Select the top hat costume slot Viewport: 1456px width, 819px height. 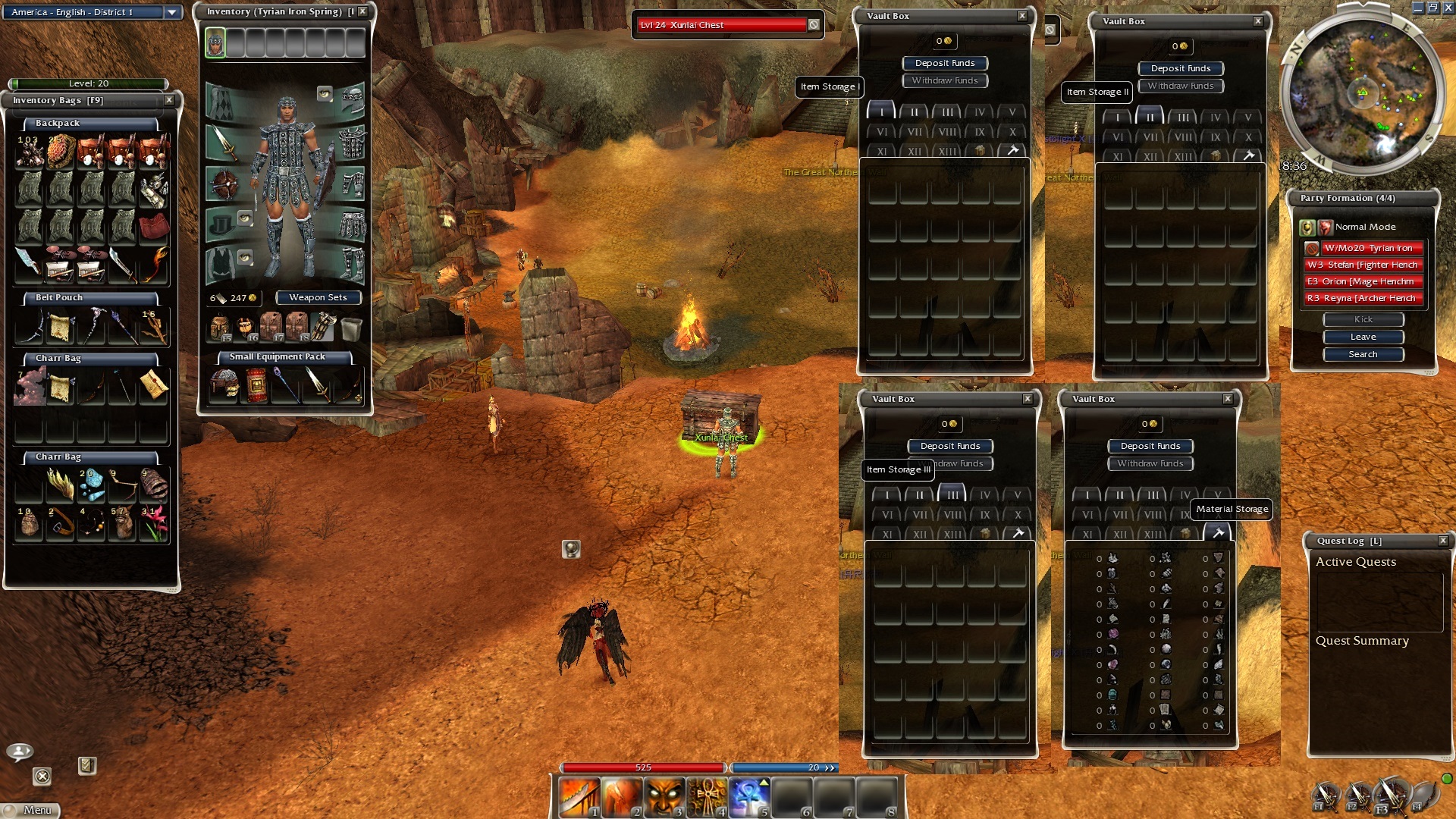223,224
